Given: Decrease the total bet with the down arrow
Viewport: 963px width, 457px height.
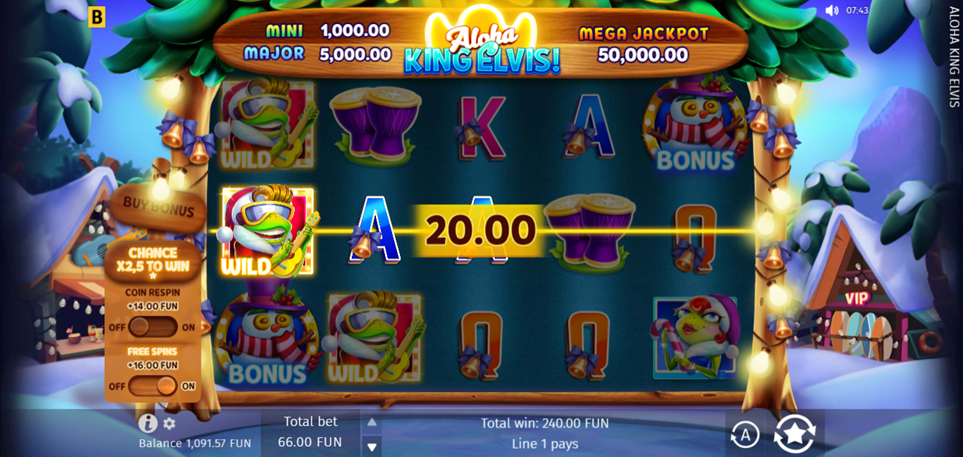Looking at the screenshot, I should pos(372,446).
